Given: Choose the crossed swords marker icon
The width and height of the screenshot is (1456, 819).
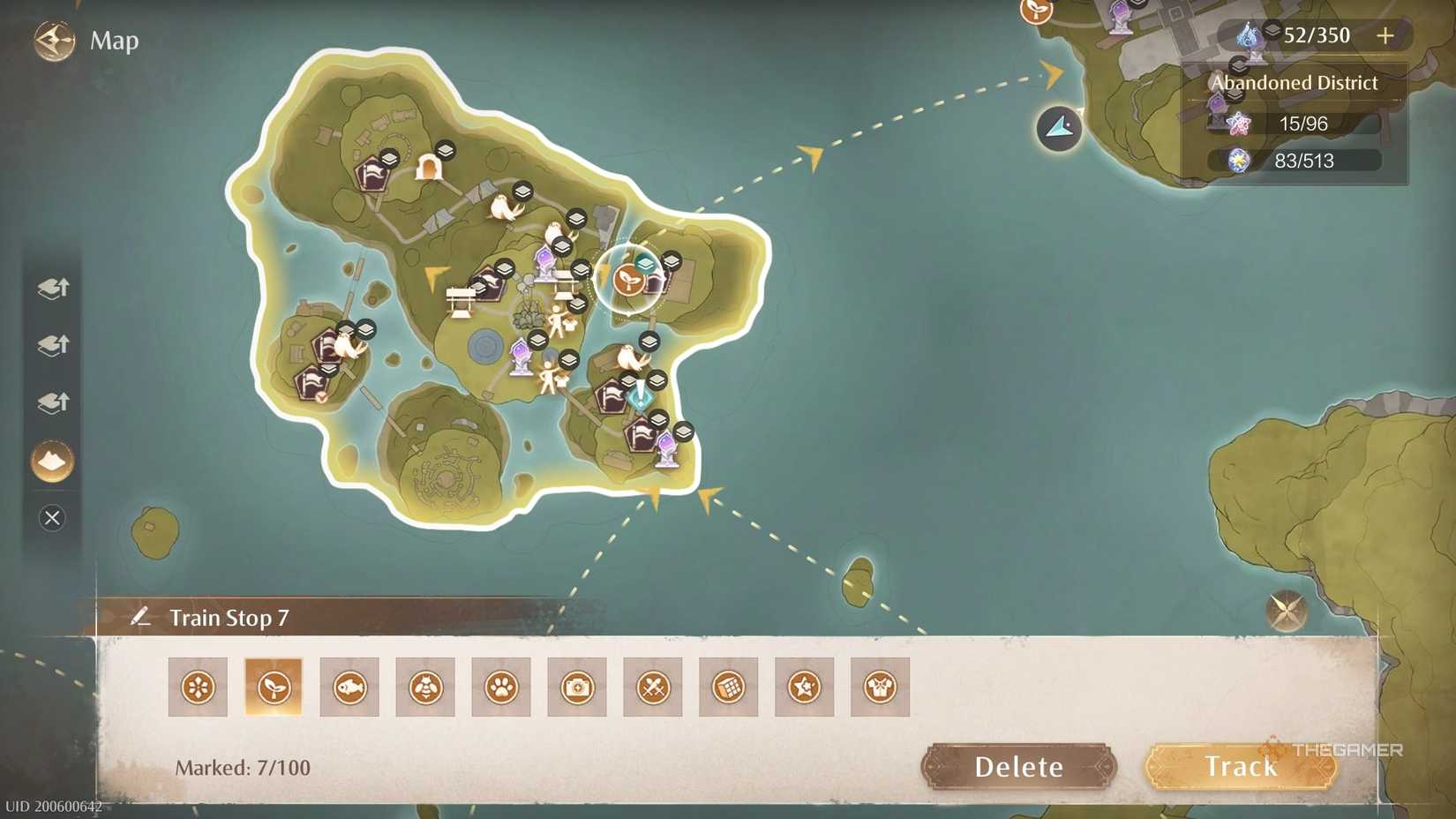Looking at the screenshot, I should click(x=652, y=687).
